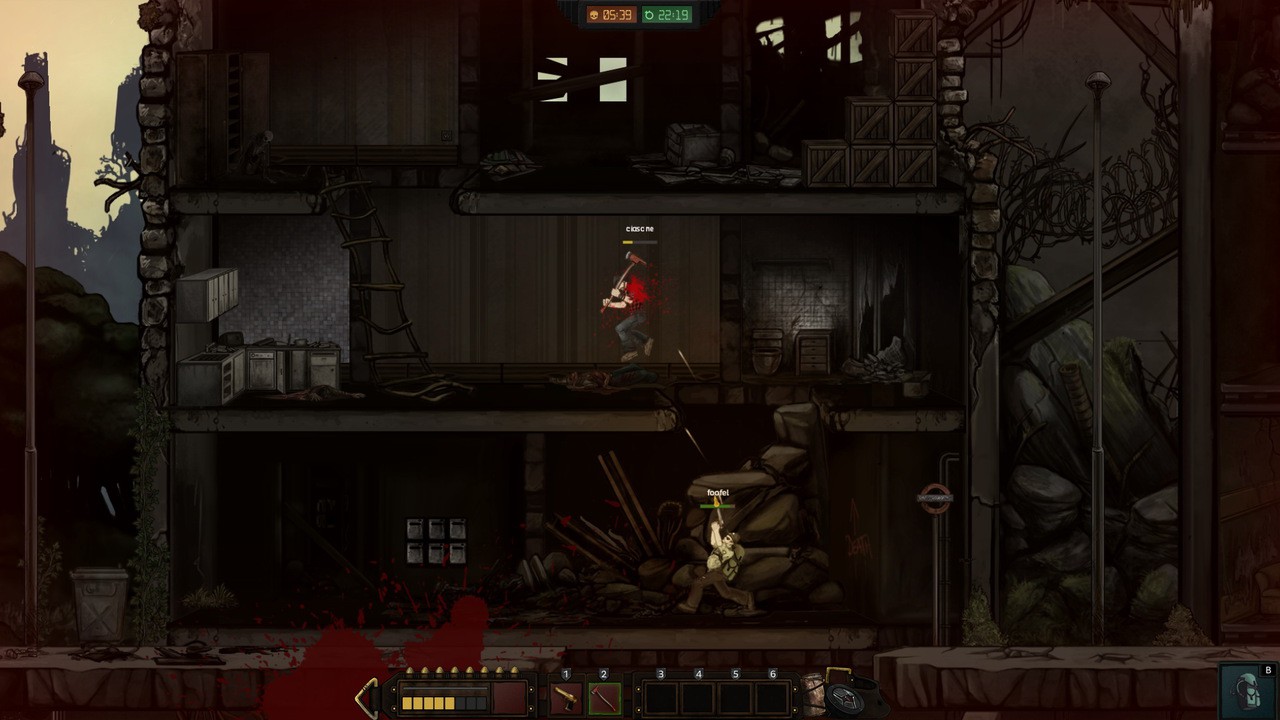1280x720 pixels.
Task: Toggle empty hotbar slot 4
Action: pyautogui.click(x=697, y=697)
